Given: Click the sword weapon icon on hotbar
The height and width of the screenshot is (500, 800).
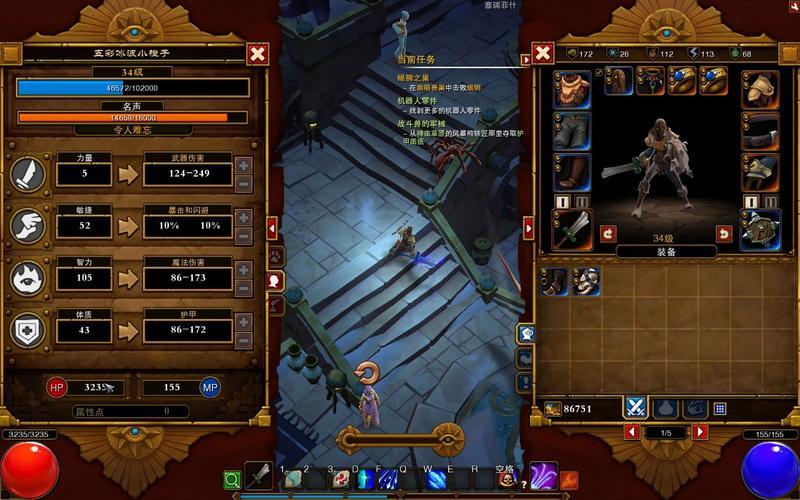Looking at the screenshot, I should (259, 478).
